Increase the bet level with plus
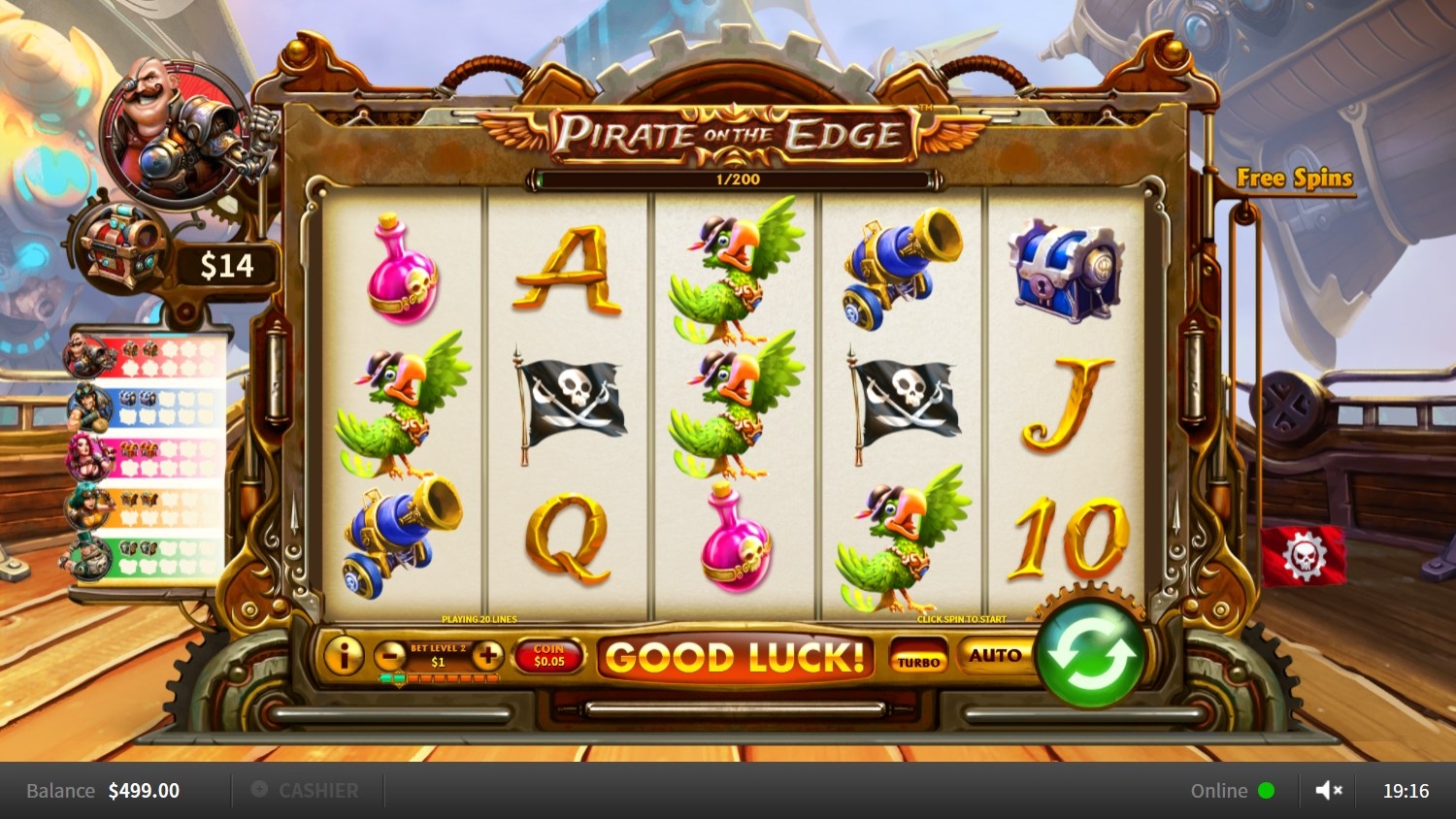 487,657
